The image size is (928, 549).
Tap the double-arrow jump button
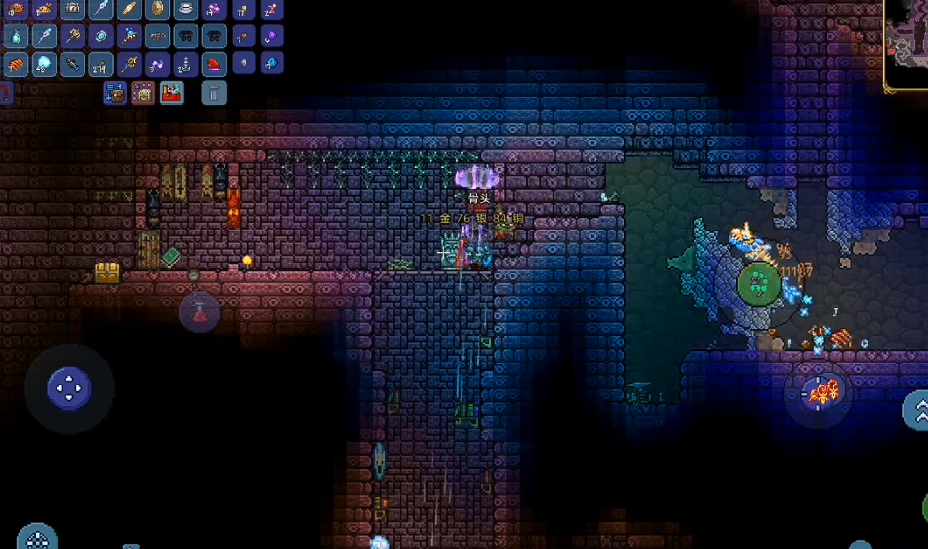[918, 410]
